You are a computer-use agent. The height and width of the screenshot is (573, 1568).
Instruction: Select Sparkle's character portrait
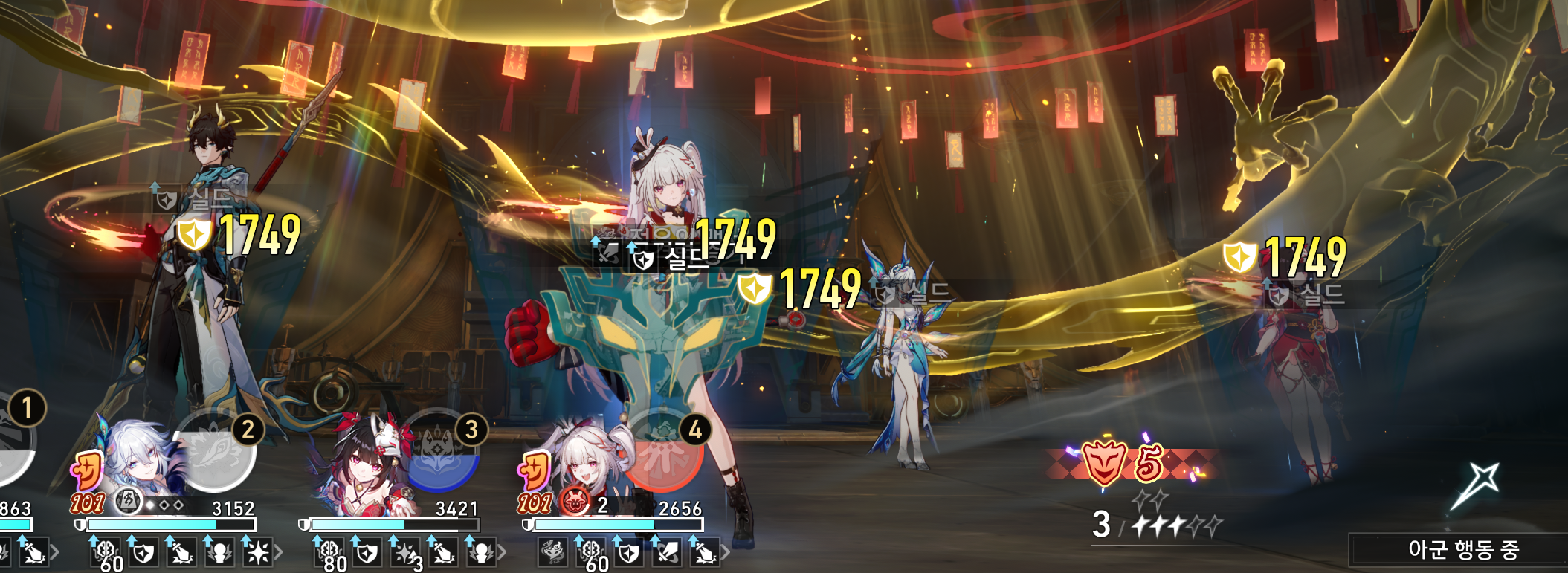point(361,464)
